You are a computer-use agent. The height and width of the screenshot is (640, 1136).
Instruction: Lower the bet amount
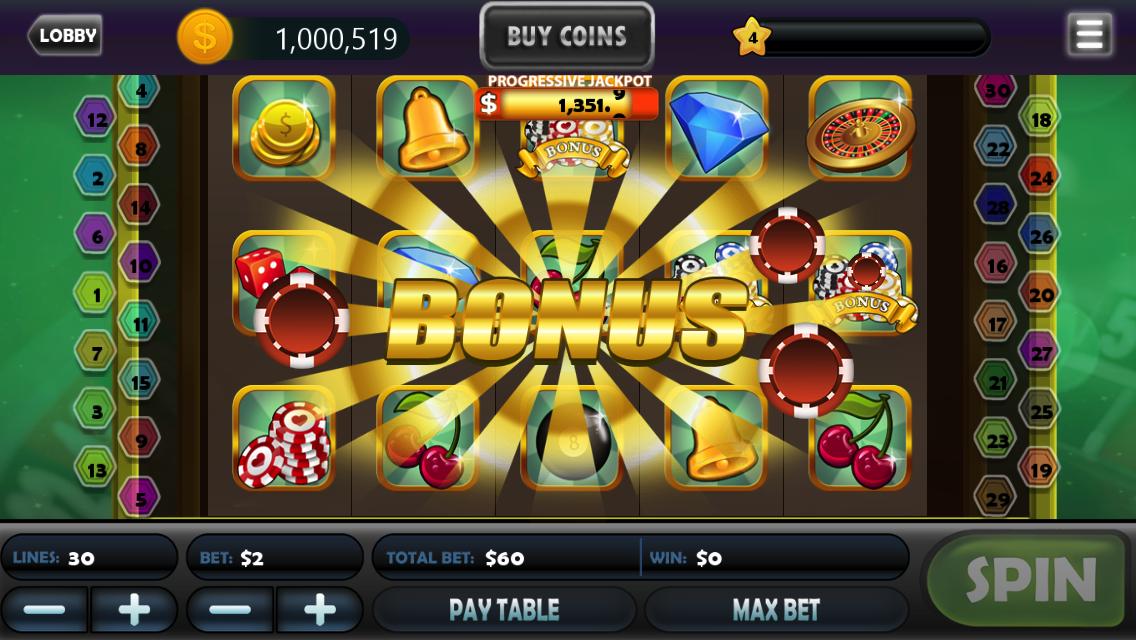point(231,609)
